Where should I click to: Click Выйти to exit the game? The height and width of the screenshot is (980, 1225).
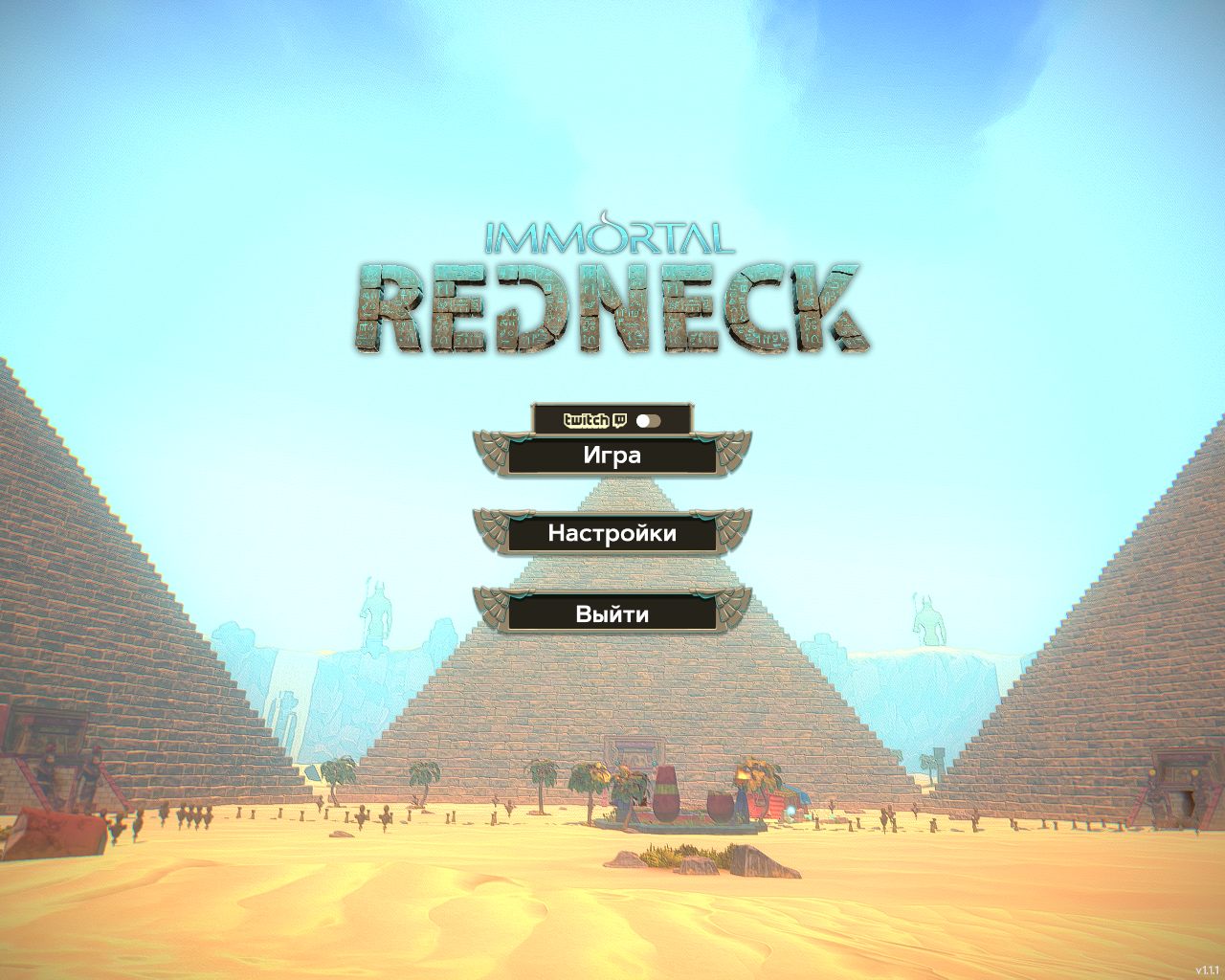point(612,613)
